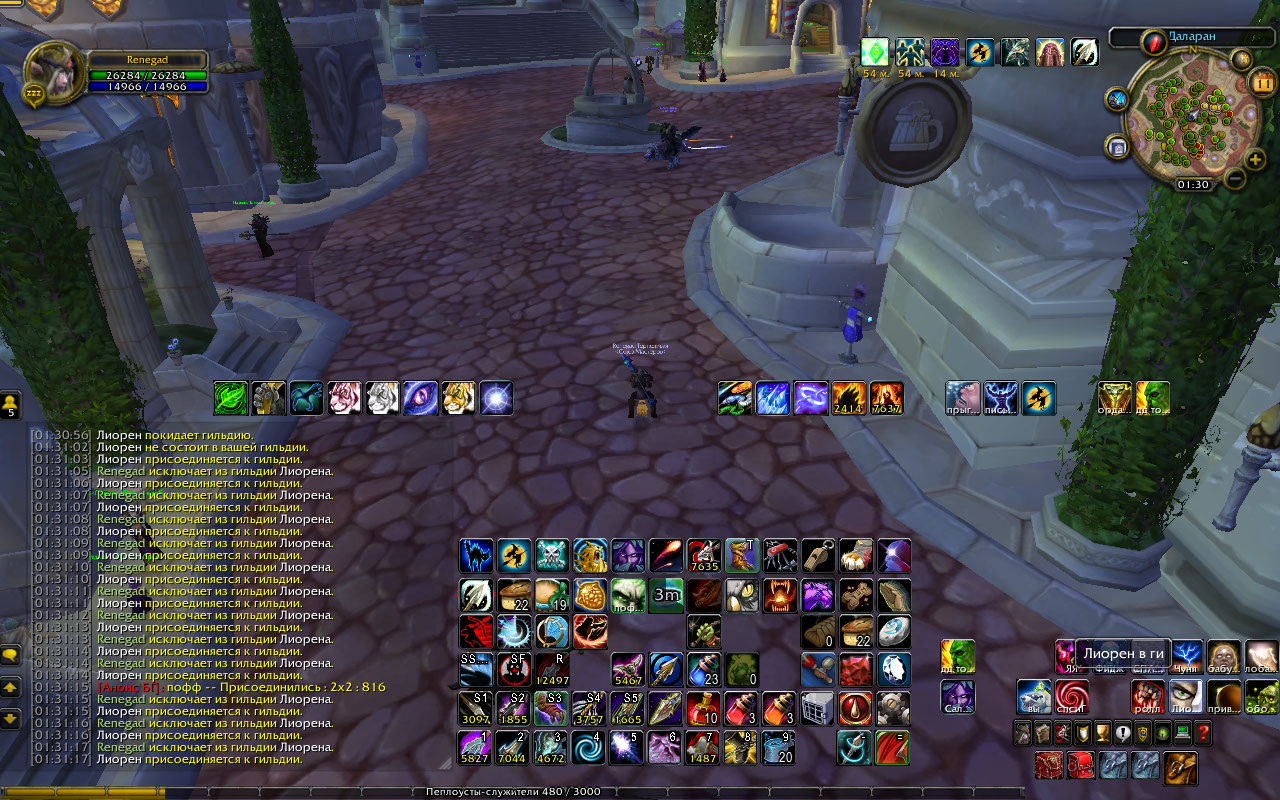Run the bloody fist roll macro
The image size is (1280, 800).
coord(1147,696)
